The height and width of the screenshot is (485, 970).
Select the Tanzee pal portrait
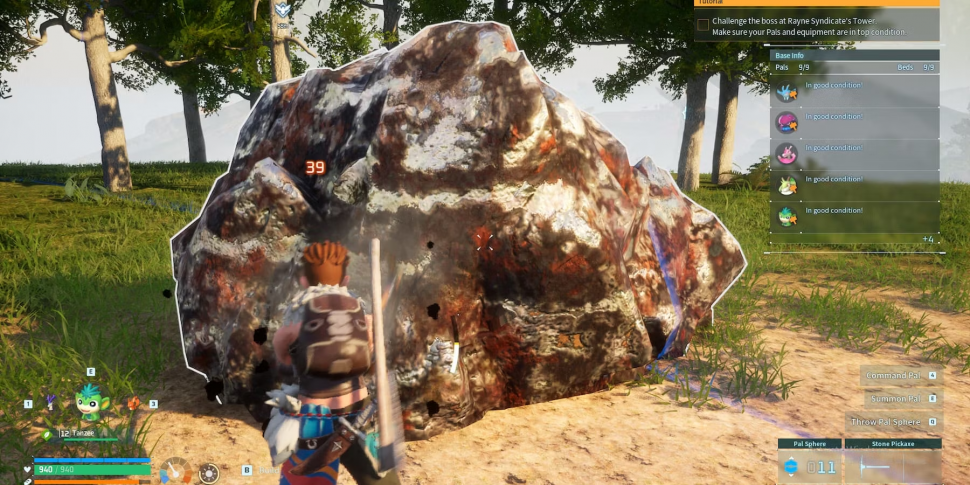click(89, 402)
